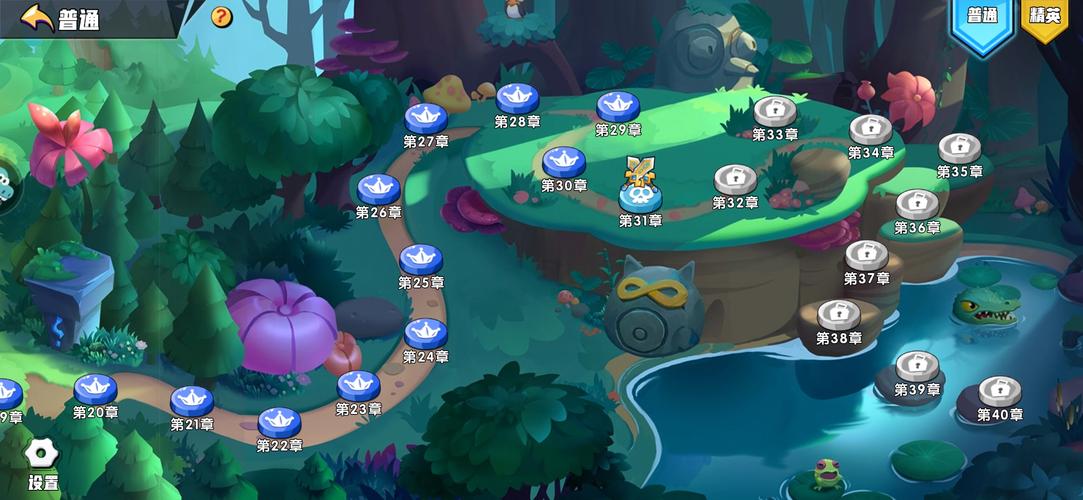Switch to the 普通 difficulty tab
The width and height of the screenshot is (1083, 500).
tap(982, 17)
